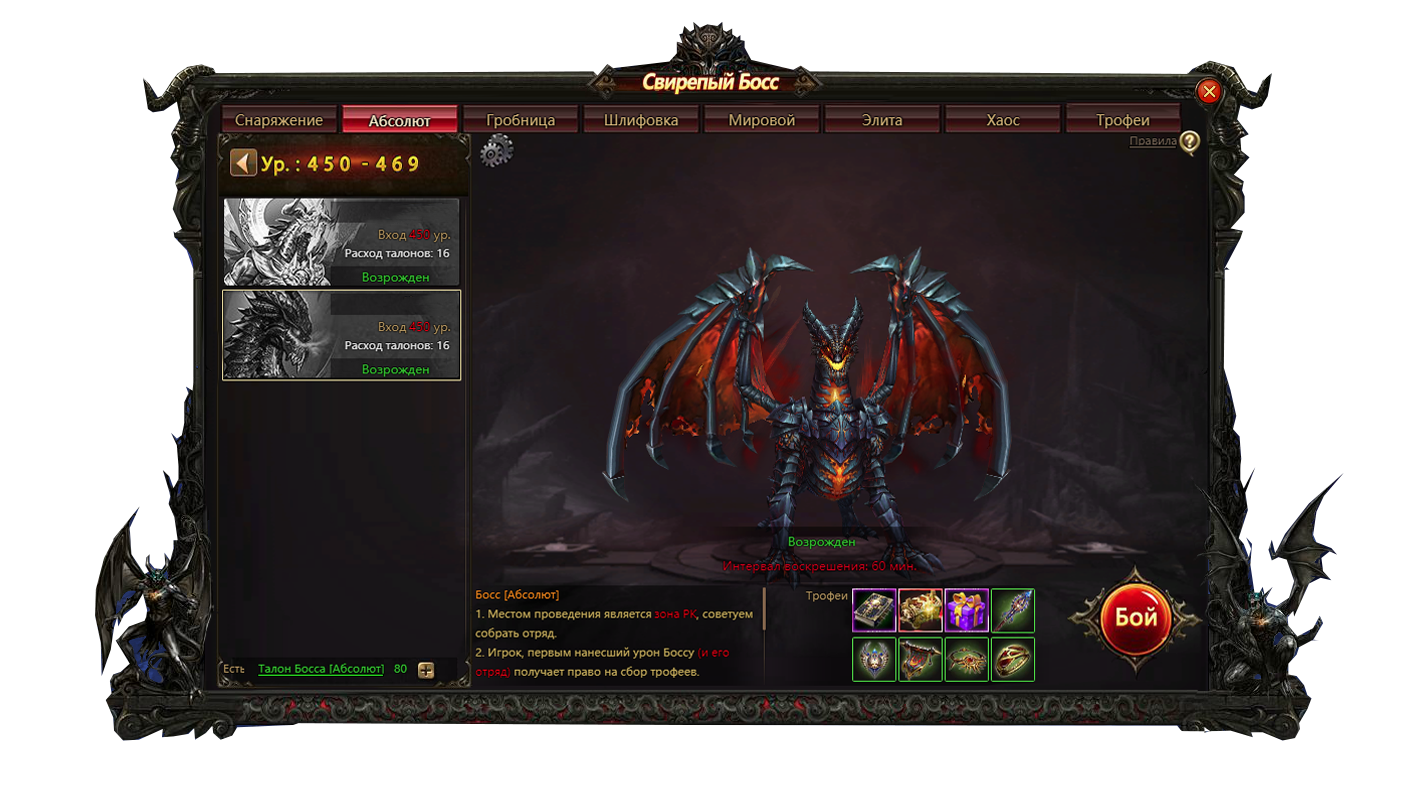Switch to the Хаос tab
1409x807 pixels.
tap(1003, 120)
